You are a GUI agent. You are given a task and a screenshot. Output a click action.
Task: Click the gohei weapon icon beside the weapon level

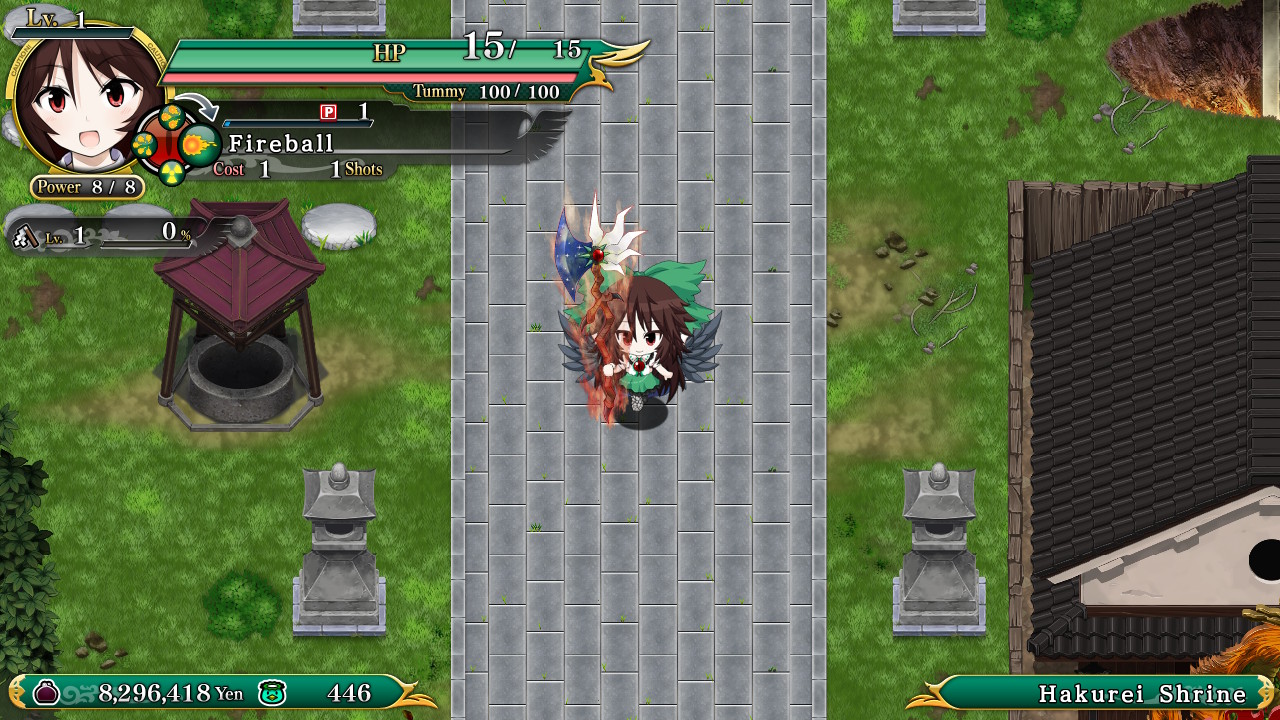tap(25, 239)
